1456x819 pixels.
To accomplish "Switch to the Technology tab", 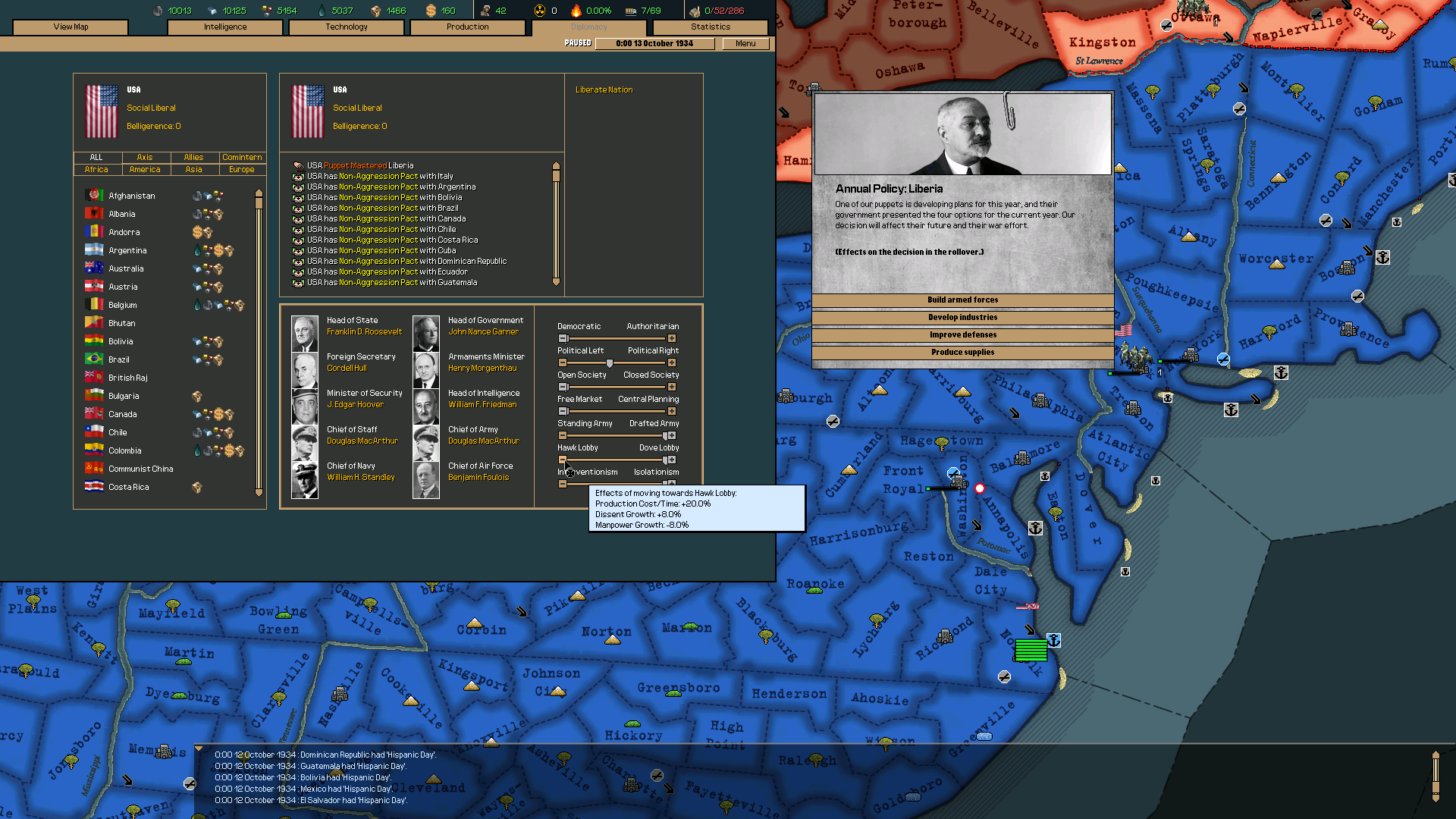I will pos(346,27).
